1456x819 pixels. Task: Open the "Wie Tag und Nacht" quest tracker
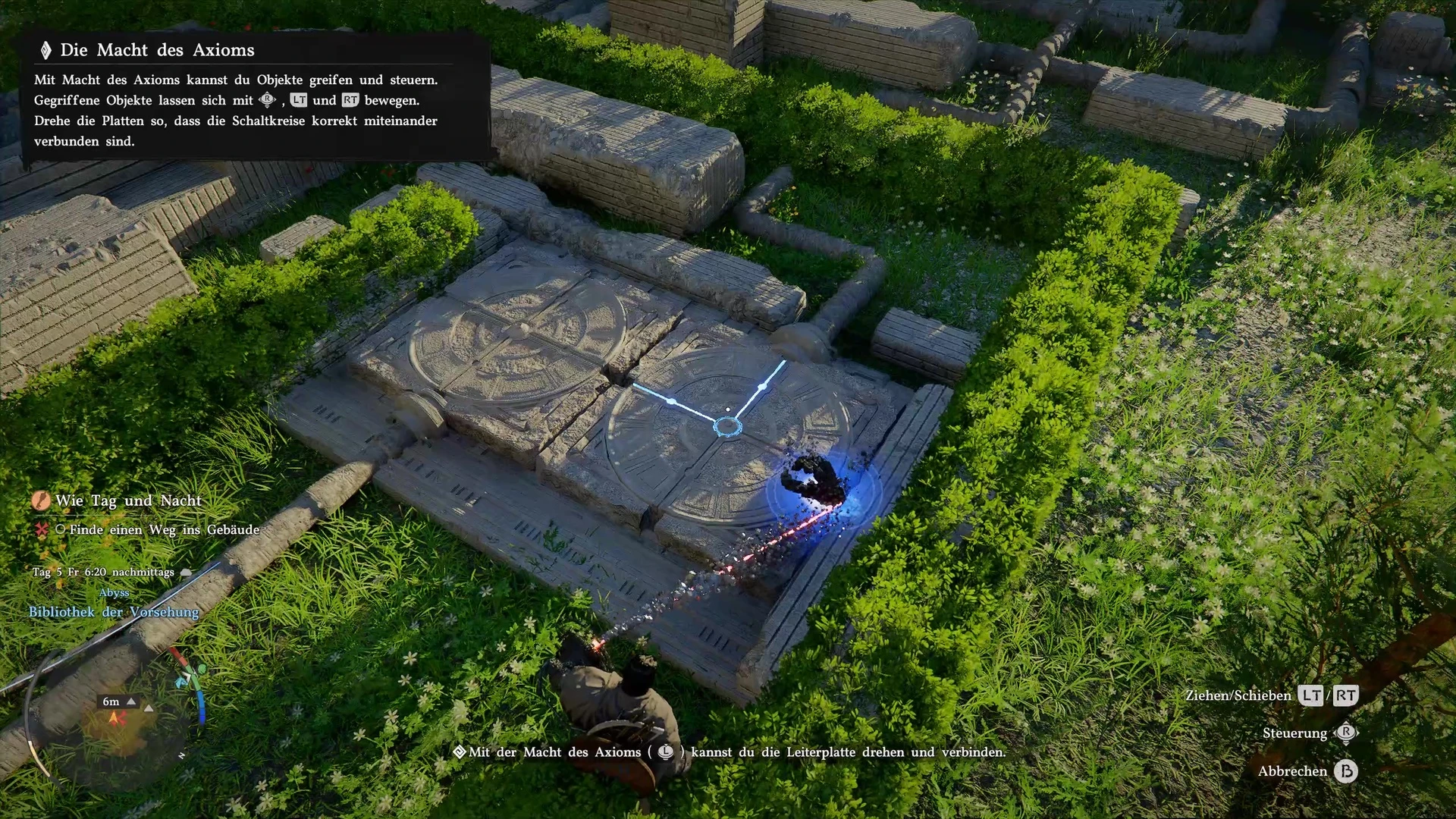click(127, 500)
